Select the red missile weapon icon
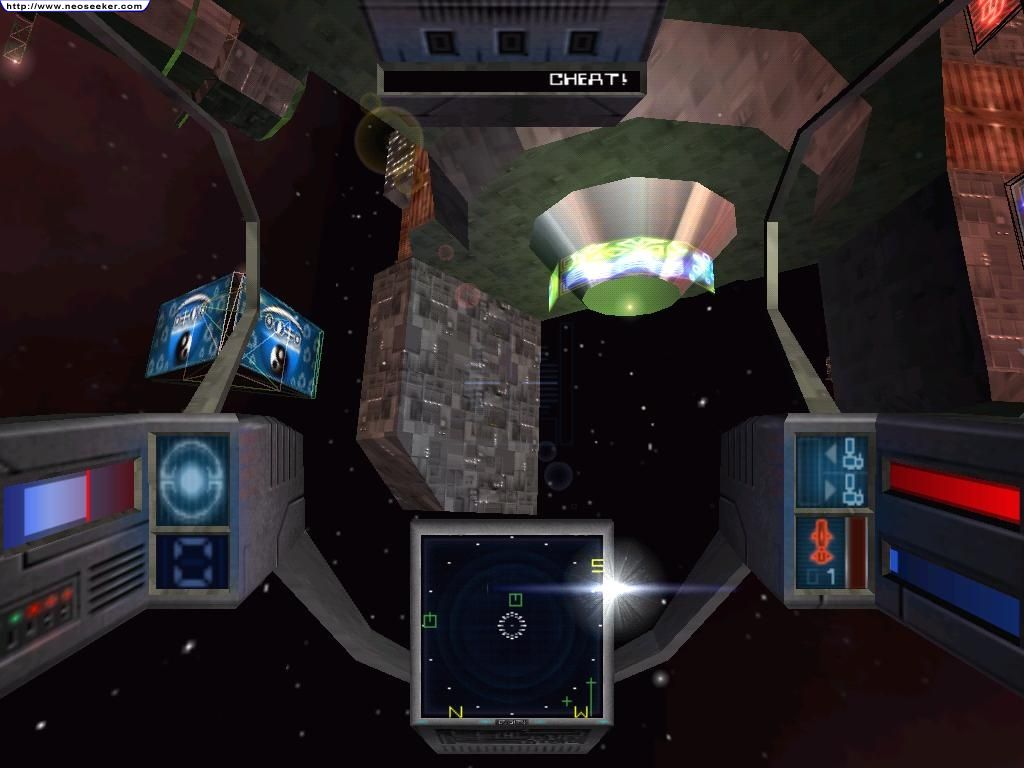 pyautogui.click(x=820, y=541)
